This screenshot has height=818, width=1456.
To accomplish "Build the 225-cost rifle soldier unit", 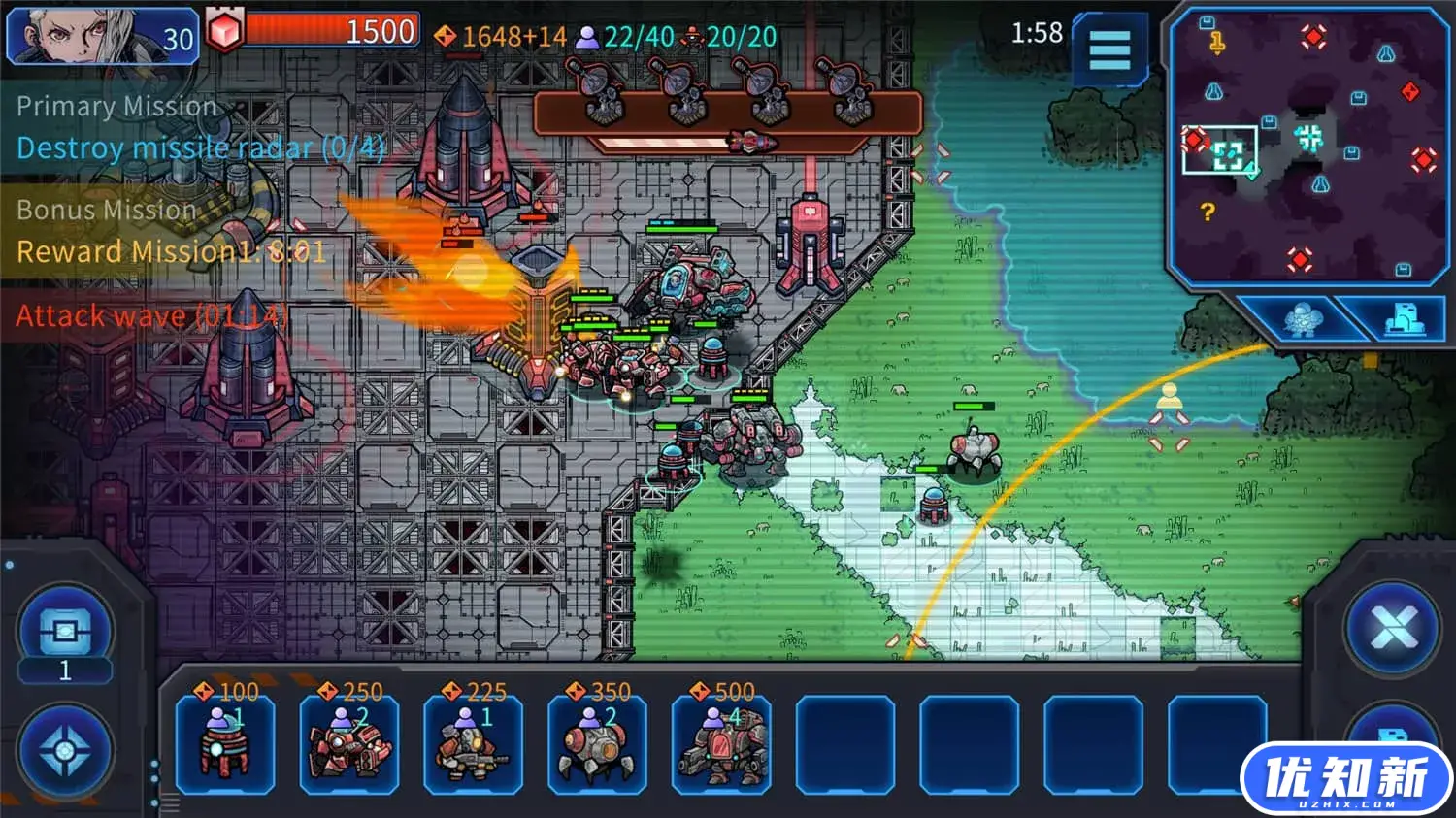I will (473, 744).
